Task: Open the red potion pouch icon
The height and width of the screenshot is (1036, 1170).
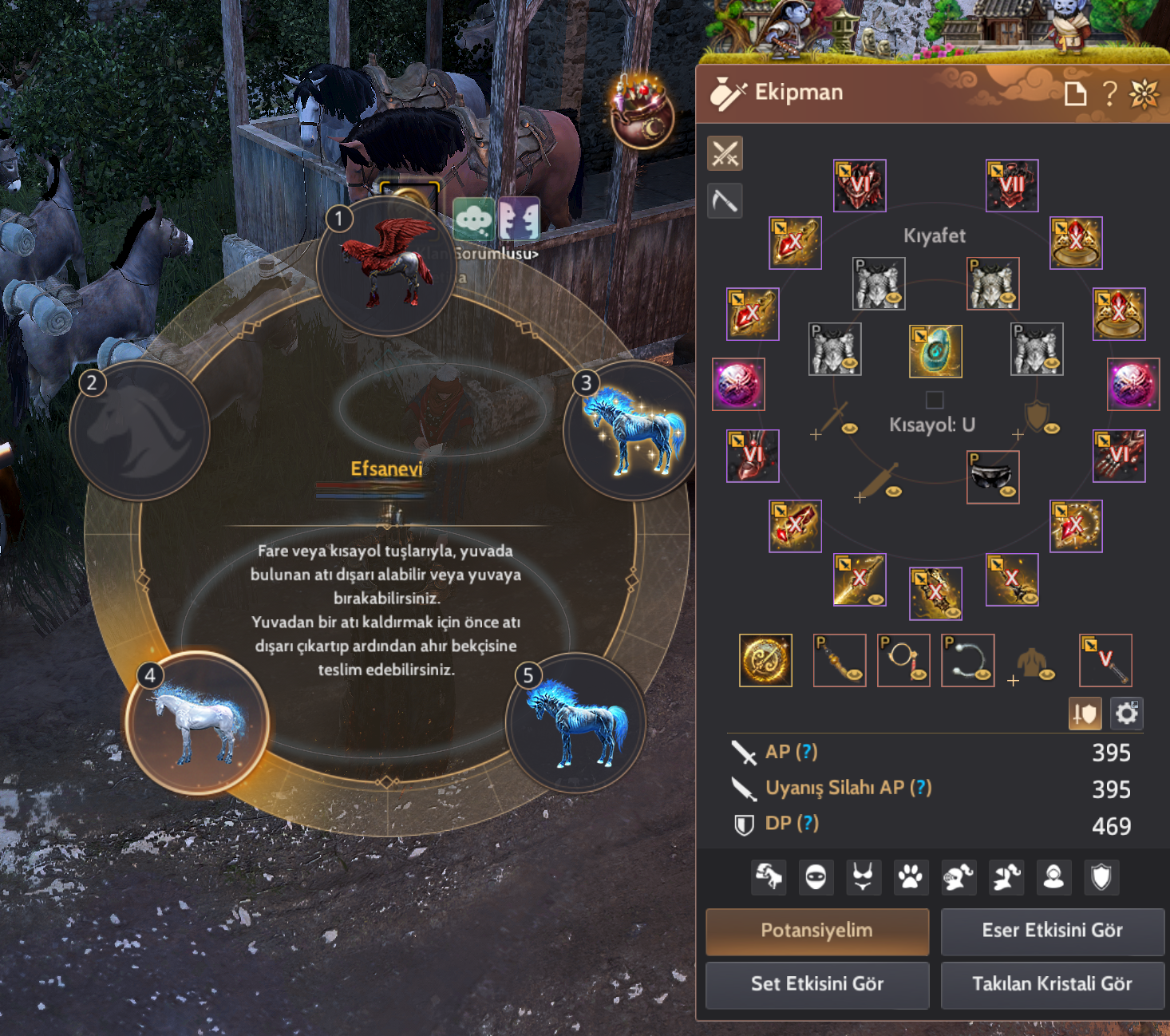Action: [x=642, y=113]
